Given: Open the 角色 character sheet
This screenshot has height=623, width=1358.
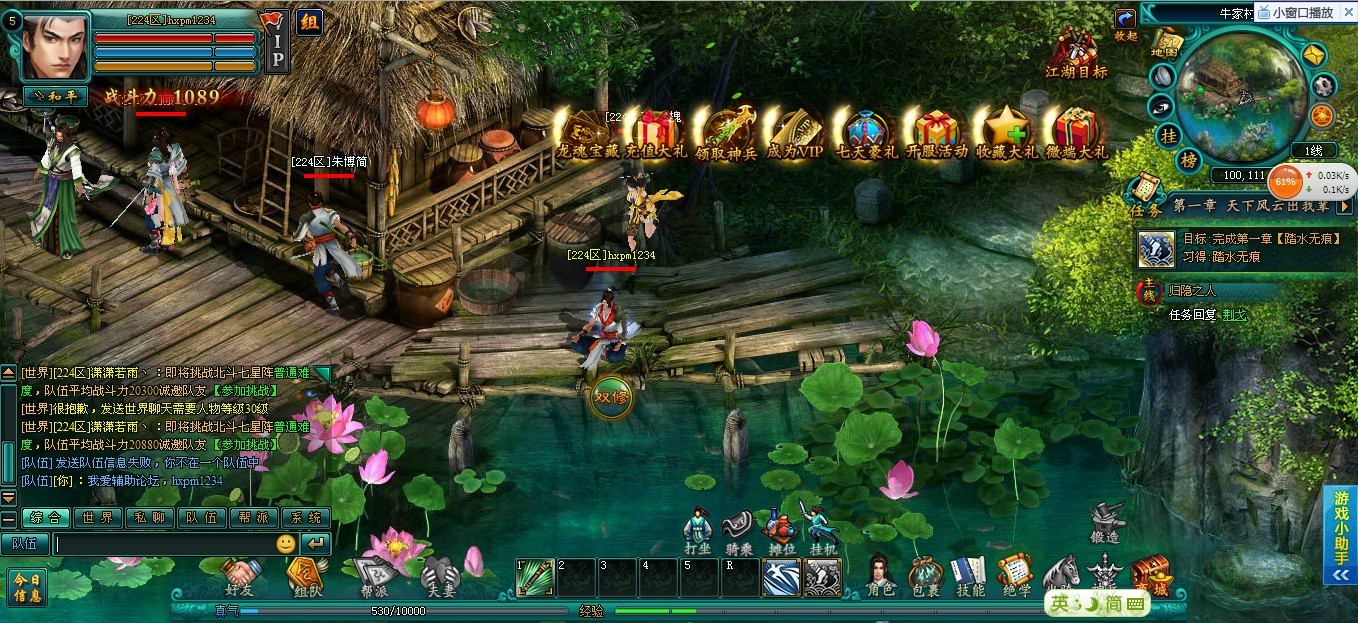Looking at the screenshot, I should pos(880,575).
